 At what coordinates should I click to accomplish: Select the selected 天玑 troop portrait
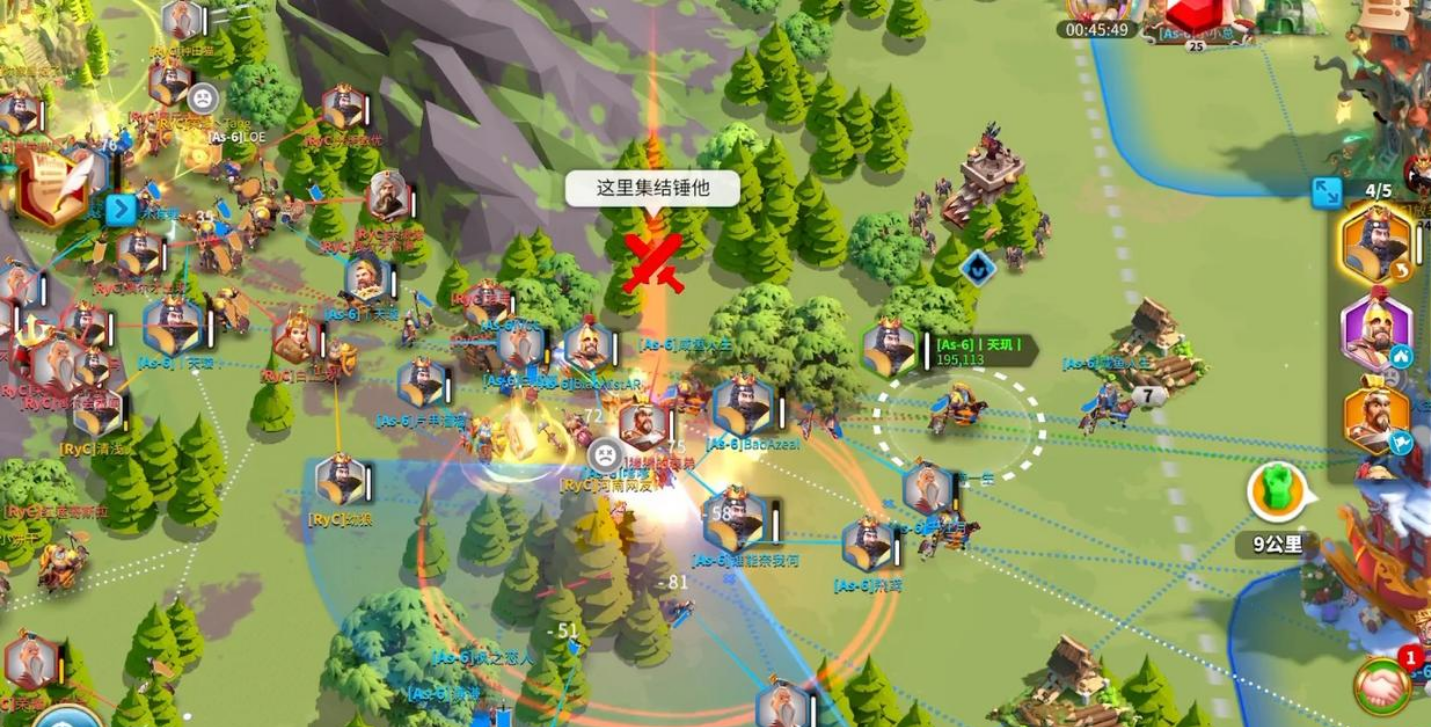click(889, 348)
